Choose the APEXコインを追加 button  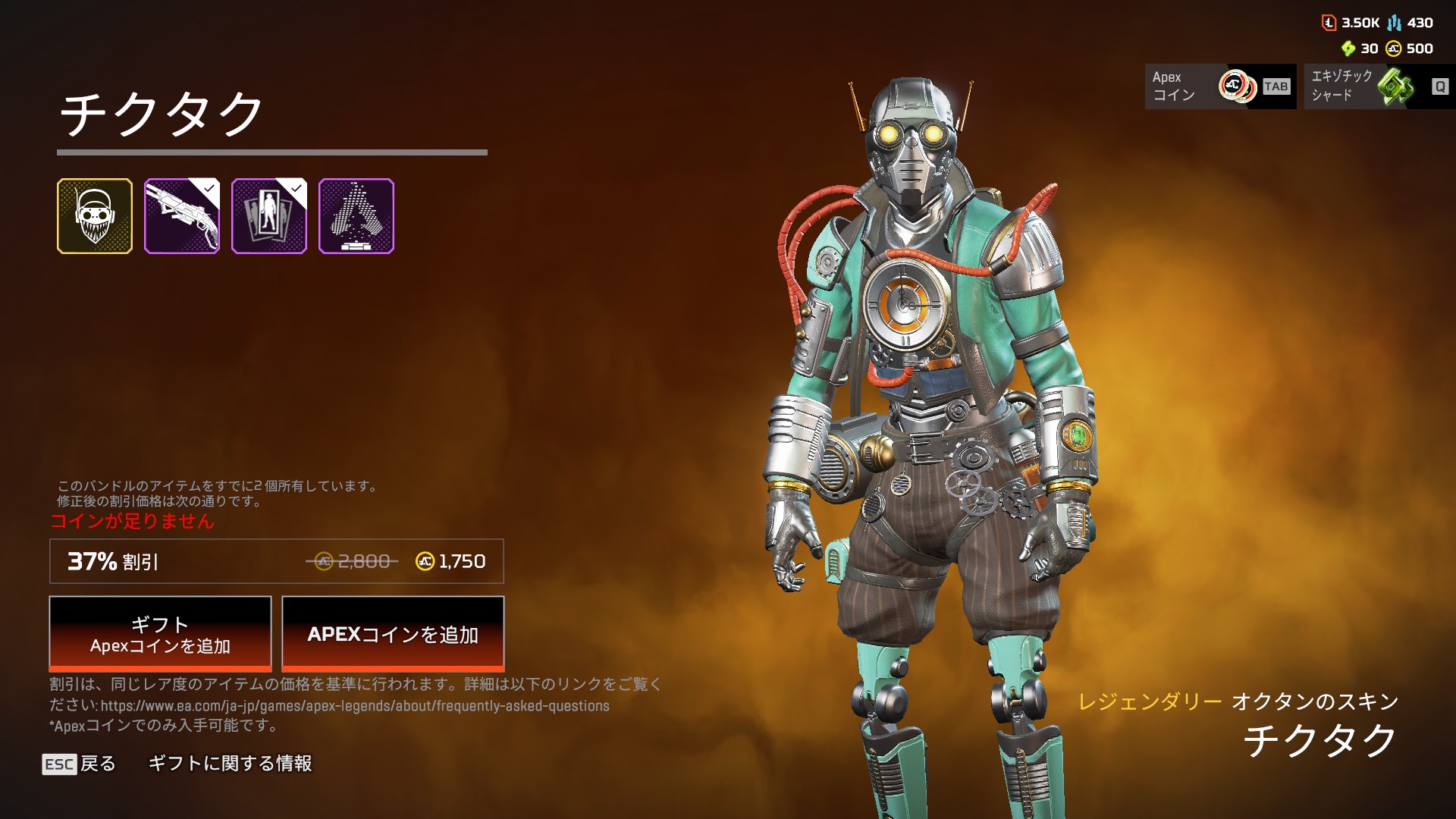click(393, 633)
